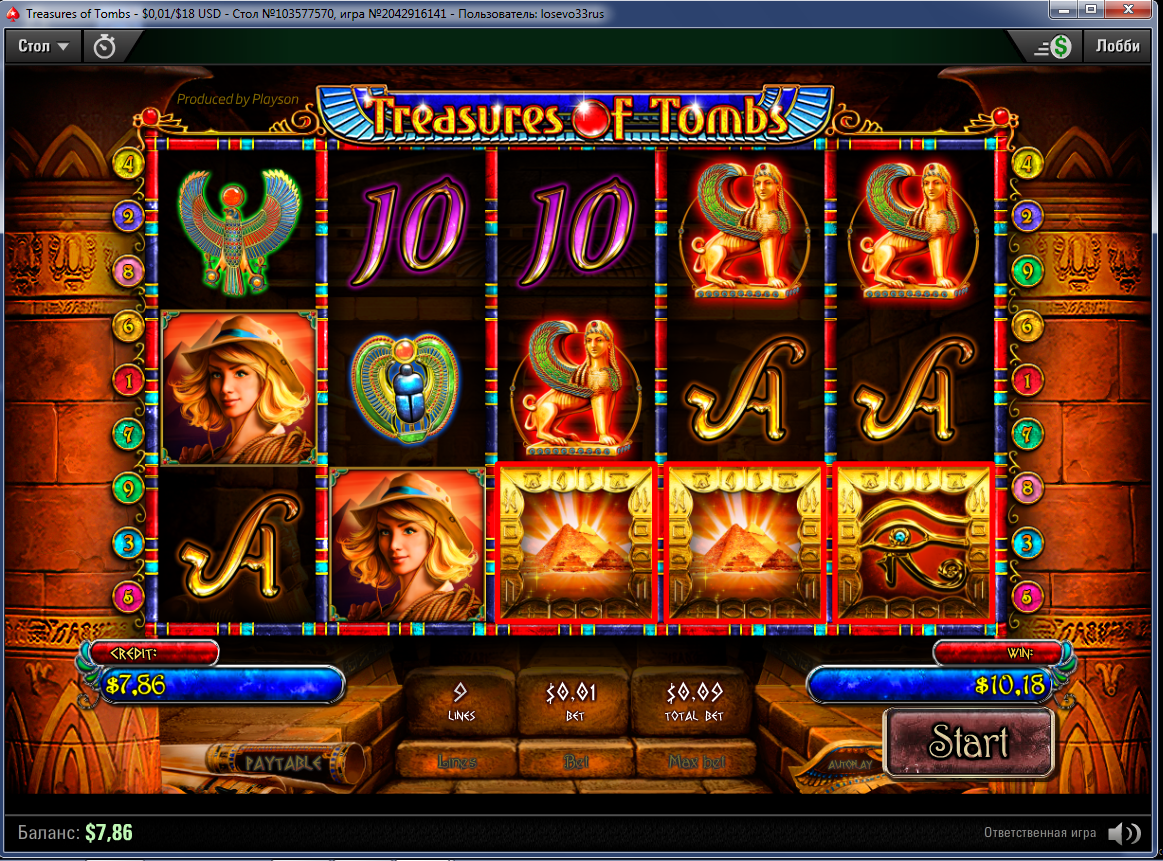Image resolution: width=1163 pixels, height=861 pixels.
Task: Close the game window
Action: [x=1130, y=10]
